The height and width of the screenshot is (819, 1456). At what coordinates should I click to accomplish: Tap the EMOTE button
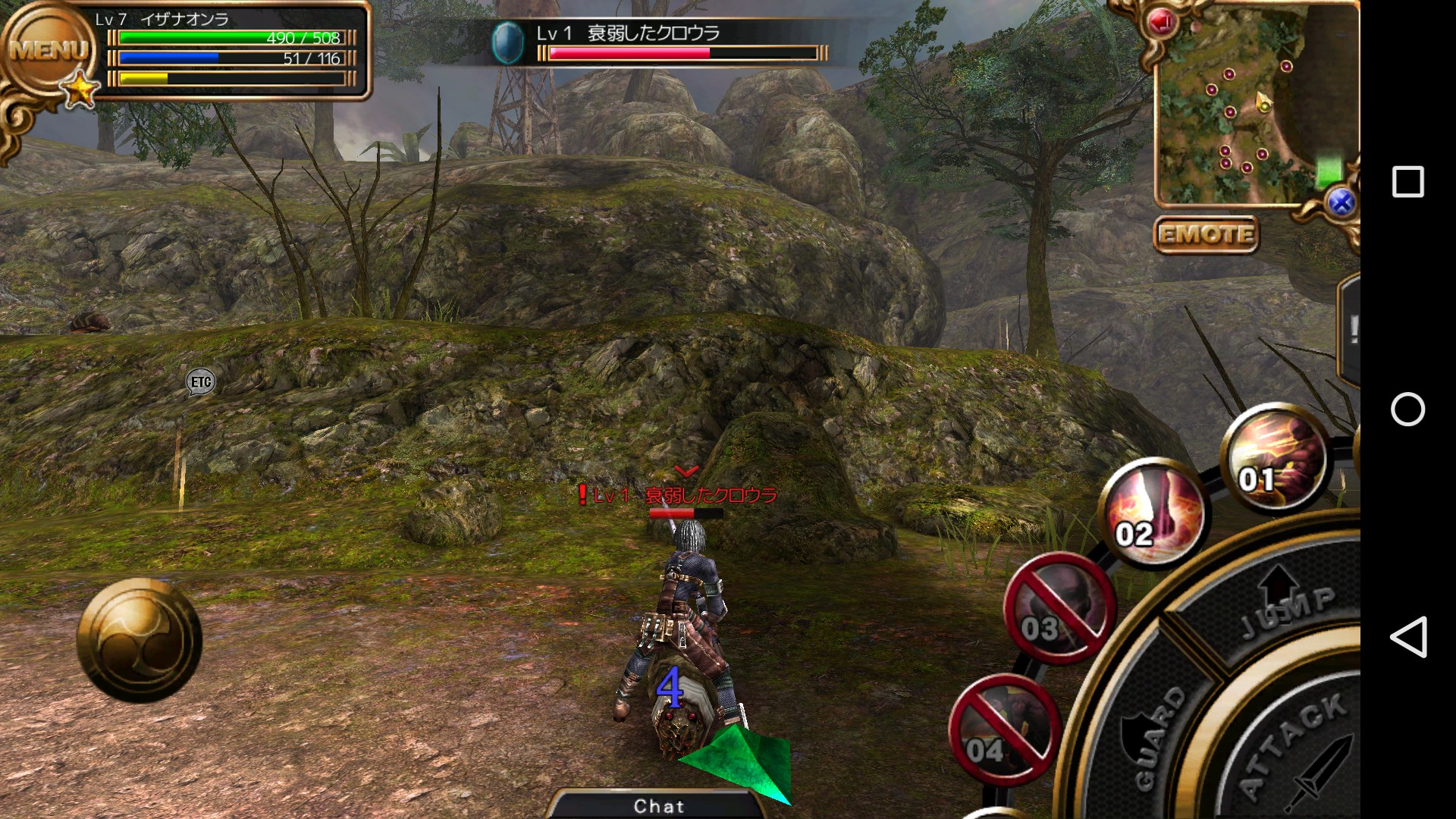point(1206,234)
